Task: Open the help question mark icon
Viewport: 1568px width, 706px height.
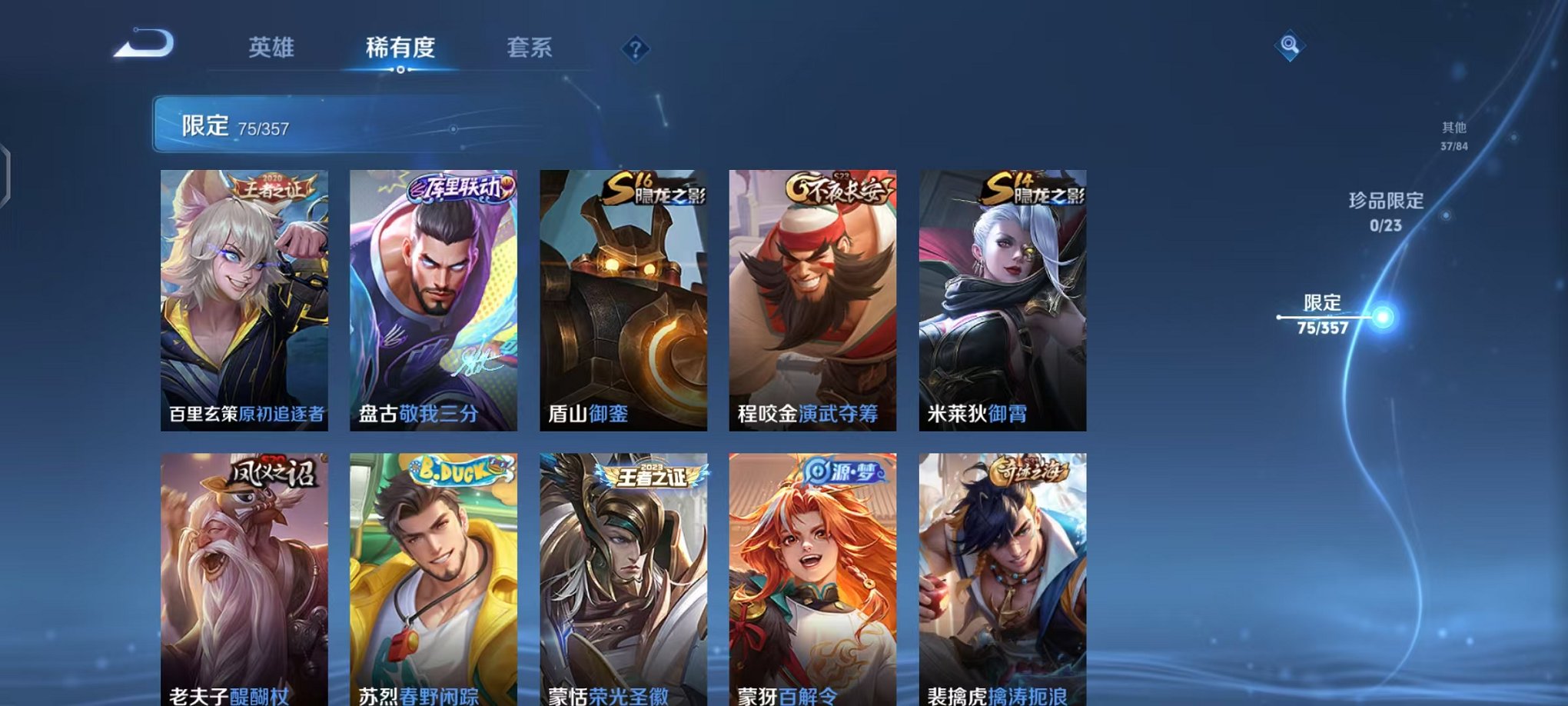Action: tap(633, 49)
